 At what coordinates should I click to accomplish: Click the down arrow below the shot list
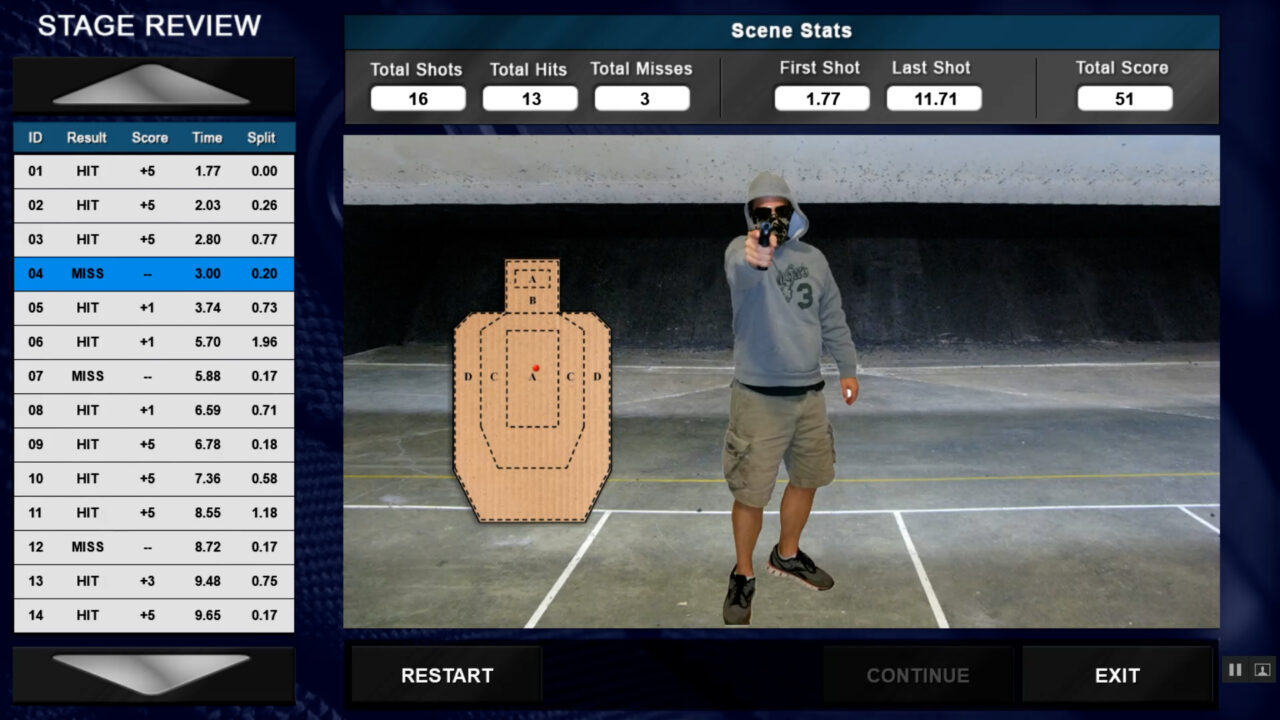(152, 673)
